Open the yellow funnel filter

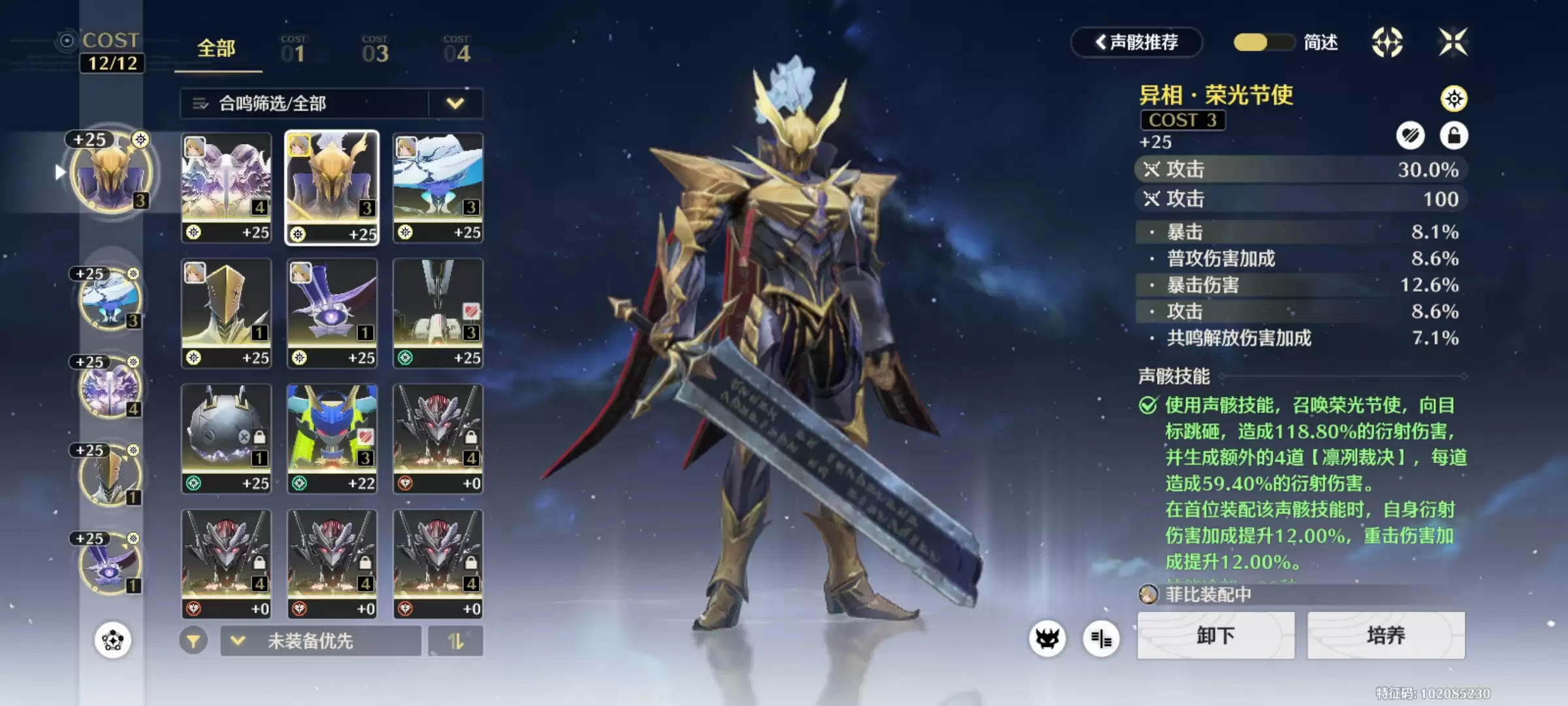click(193, 641)
